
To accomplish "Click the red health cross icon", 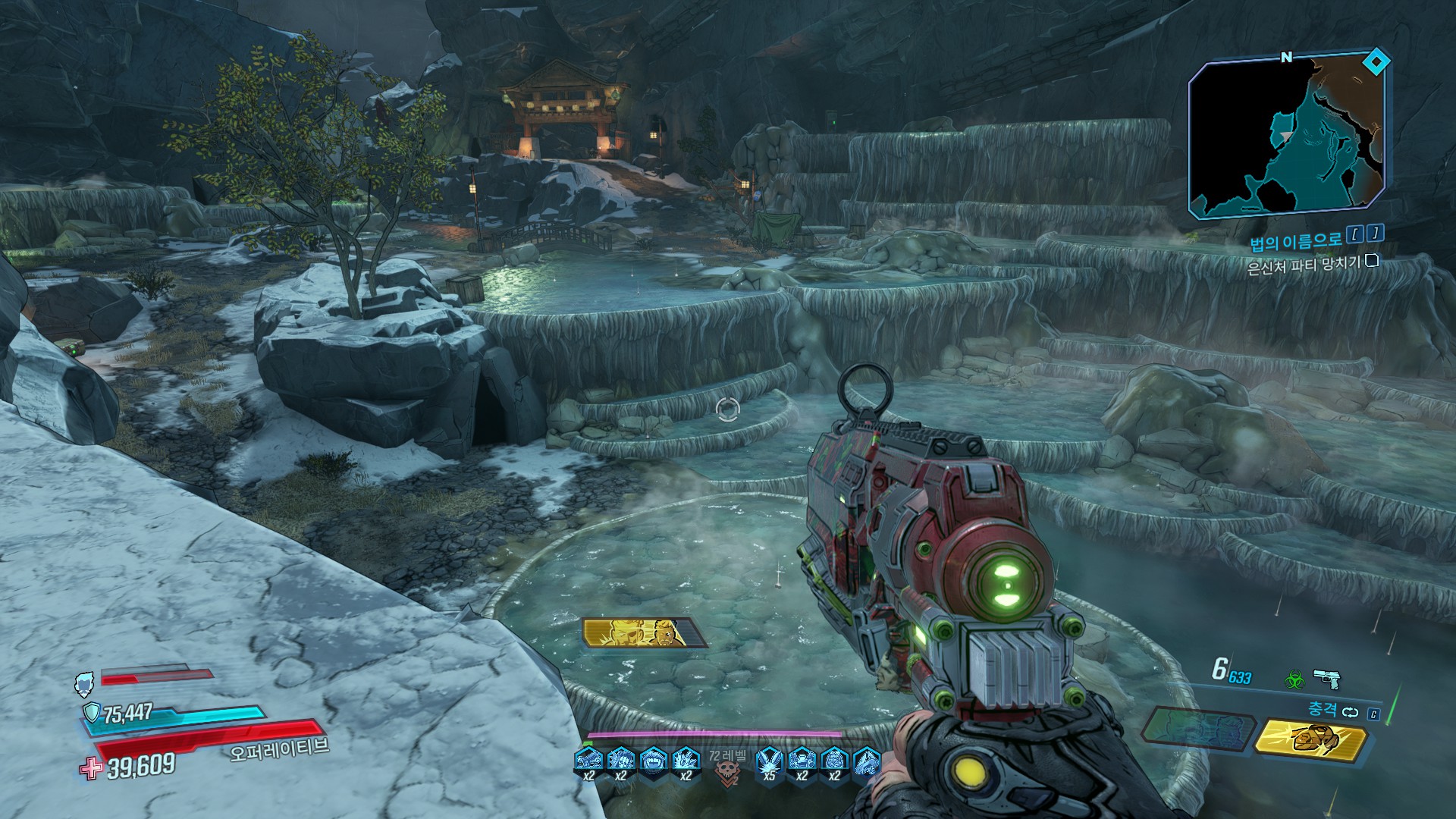I will (91, 768).
